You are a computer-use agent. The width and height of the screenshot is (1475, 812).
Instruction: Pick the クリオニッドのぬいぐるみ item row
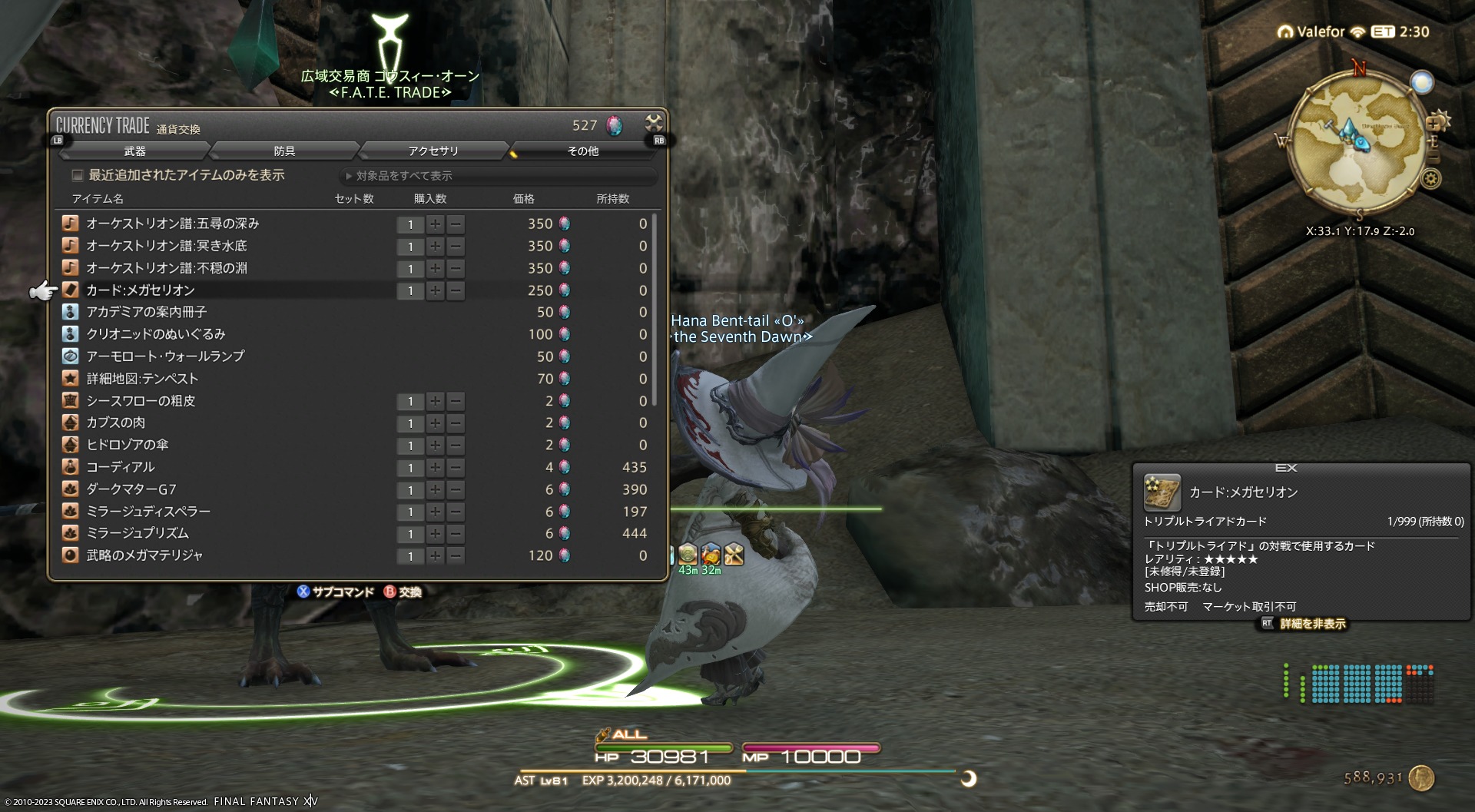(156, 334)
